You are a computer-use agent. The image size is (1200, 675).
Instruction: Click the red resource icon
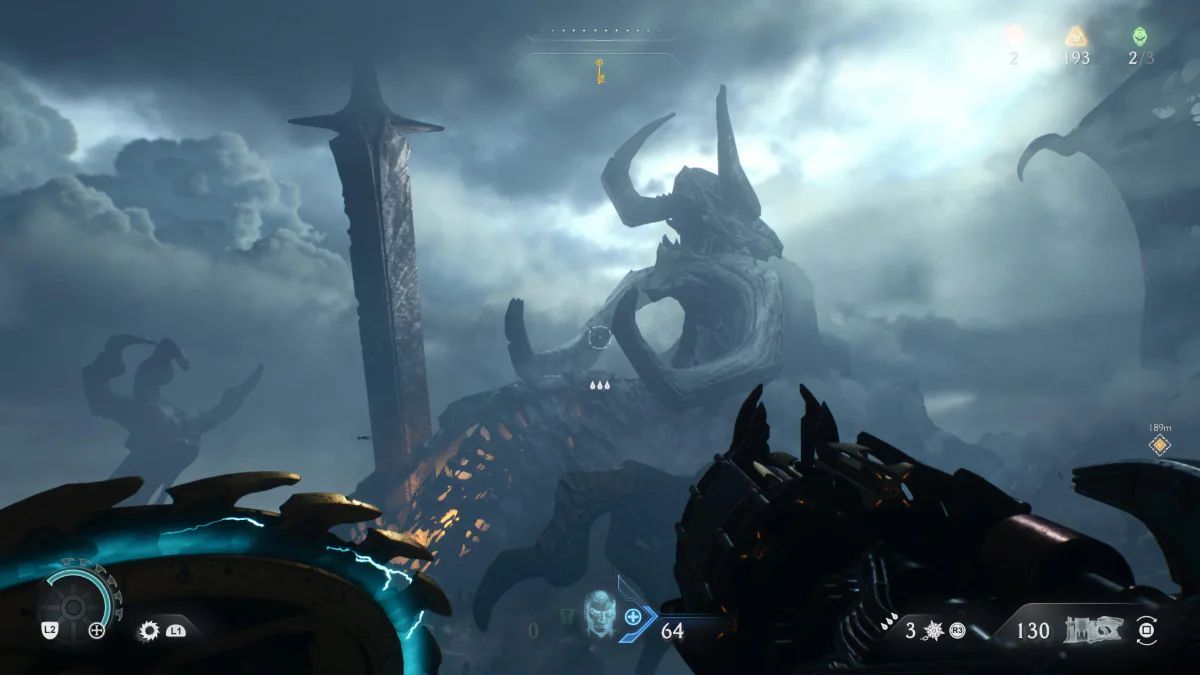pyautogui.click(x=1014, y=37)
